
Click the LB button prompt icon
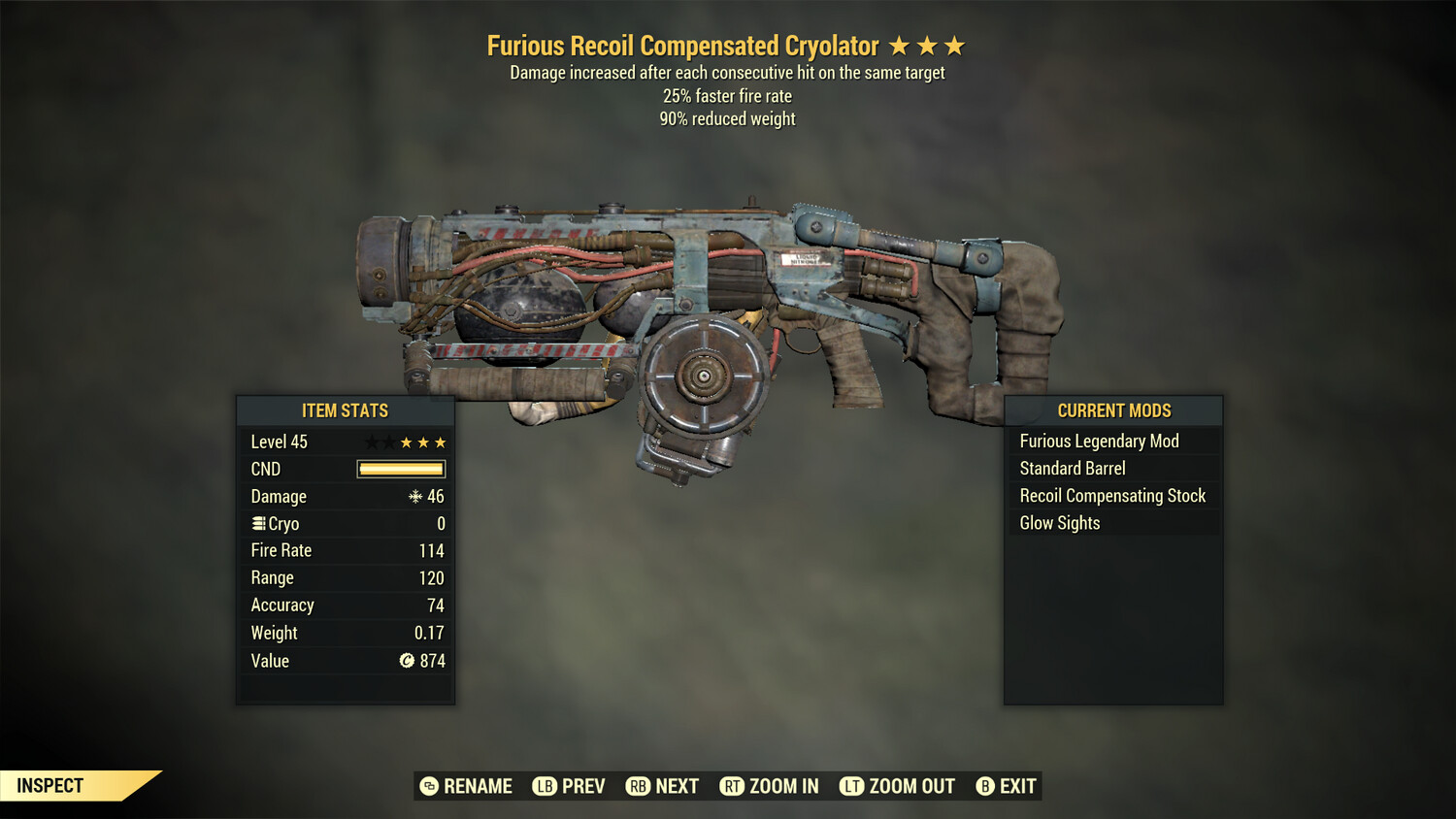point(546,786)
